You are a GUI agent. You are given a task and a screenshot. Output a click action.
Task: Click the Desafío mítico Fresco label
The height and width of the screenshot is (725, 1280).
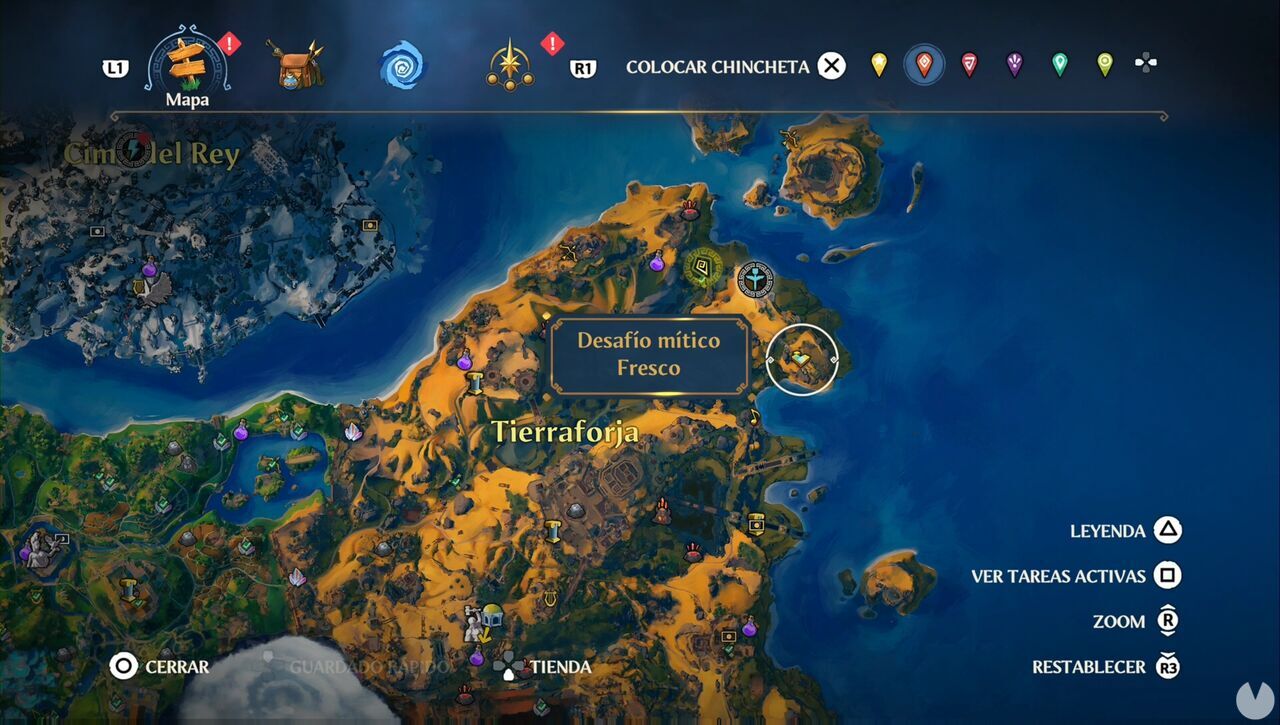click(x=650, y=352)
